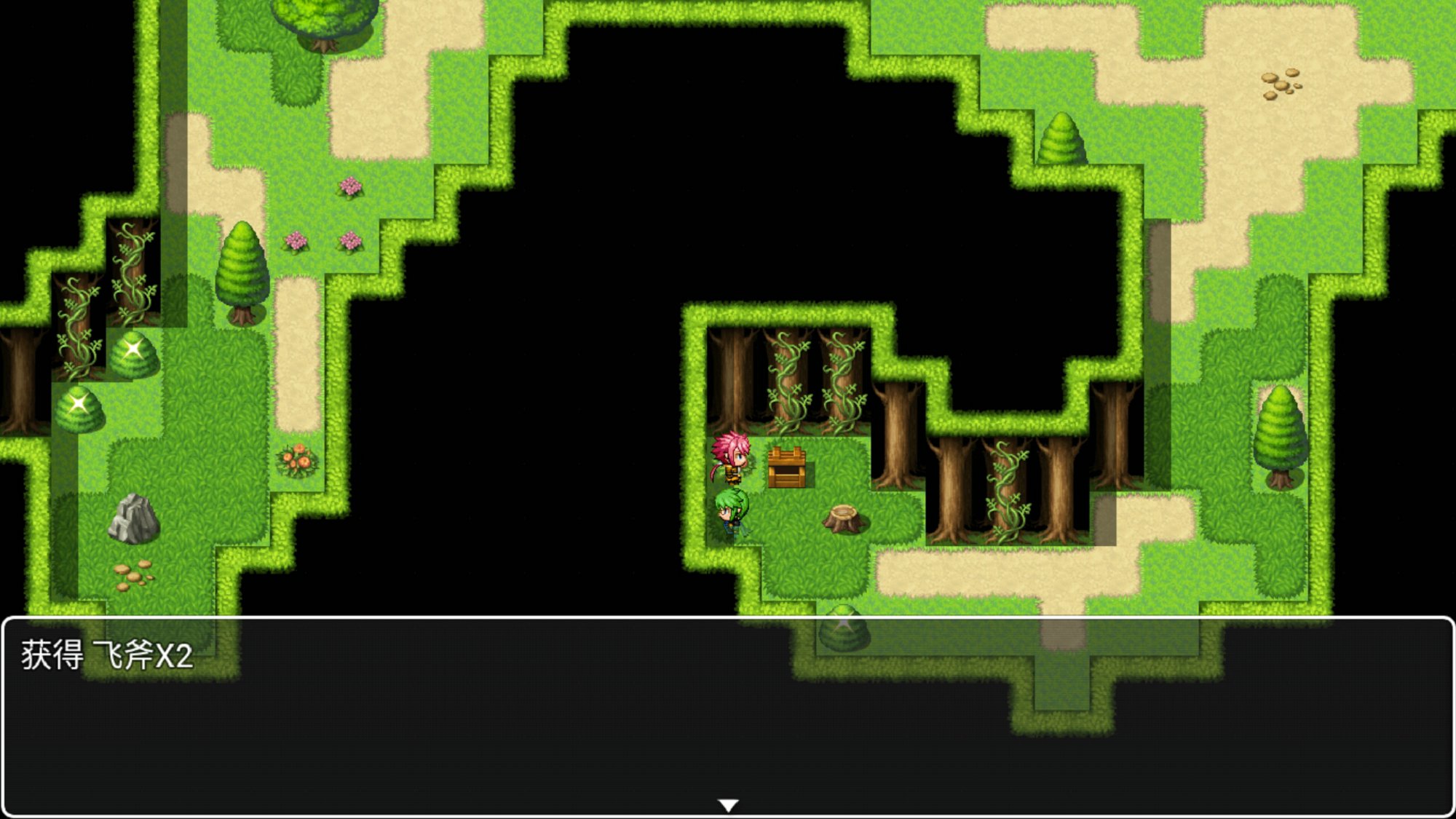The height and width of the screenshot is (819, 1456).
Task: Click the dialogue continue arrow
Action: pyautogui.click(x=728, y=804)
